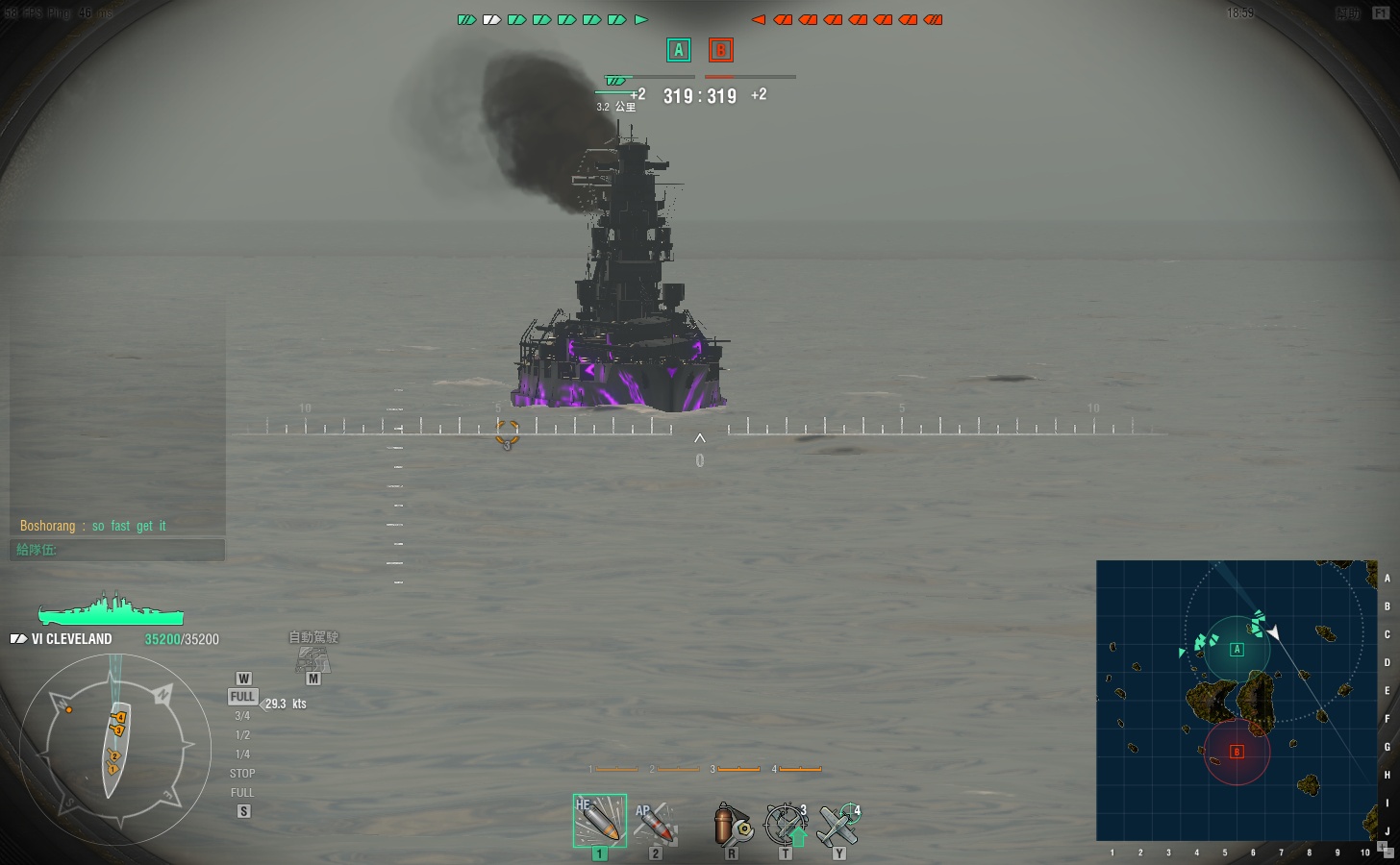The image size is (1400, 865).
Task: Focus the team chat input field
Action: point(117,550)
